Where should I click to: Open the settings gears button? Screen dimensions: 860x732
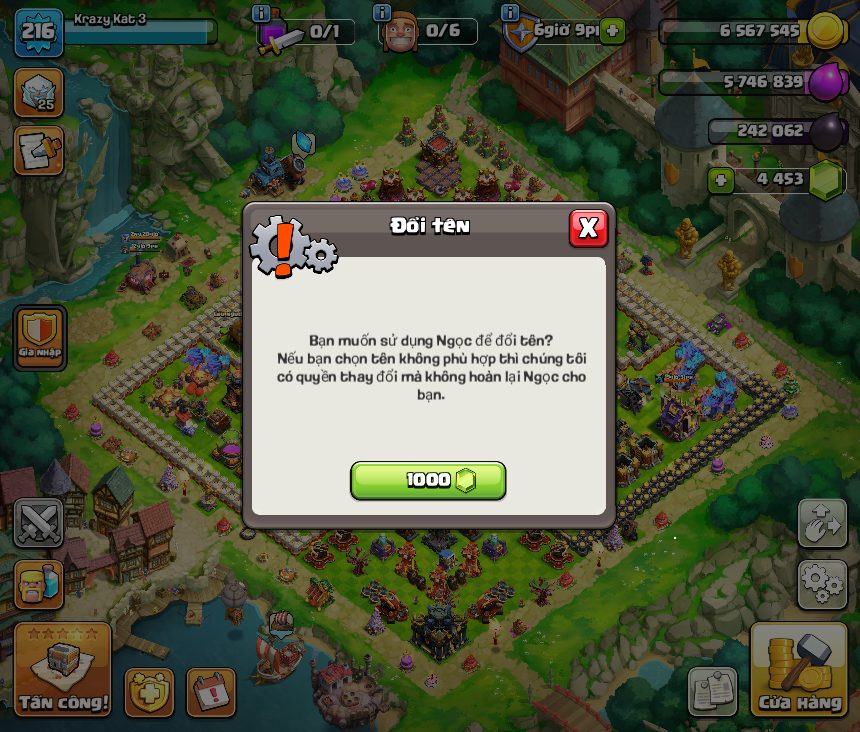click(822, 584)
